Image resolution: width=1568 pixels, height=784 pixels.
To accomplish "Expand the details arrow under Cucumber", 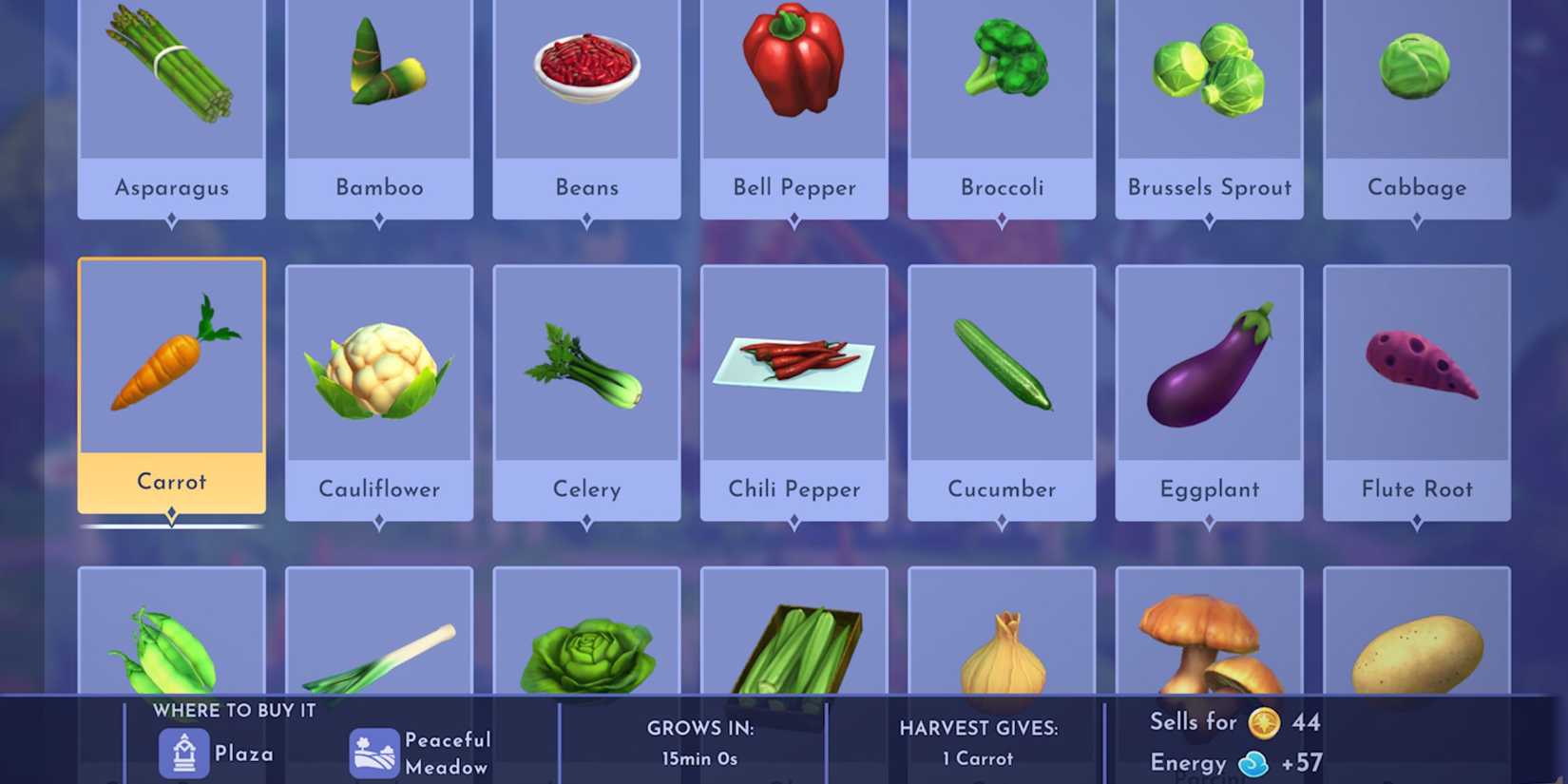I will (x=1002, y=521).
